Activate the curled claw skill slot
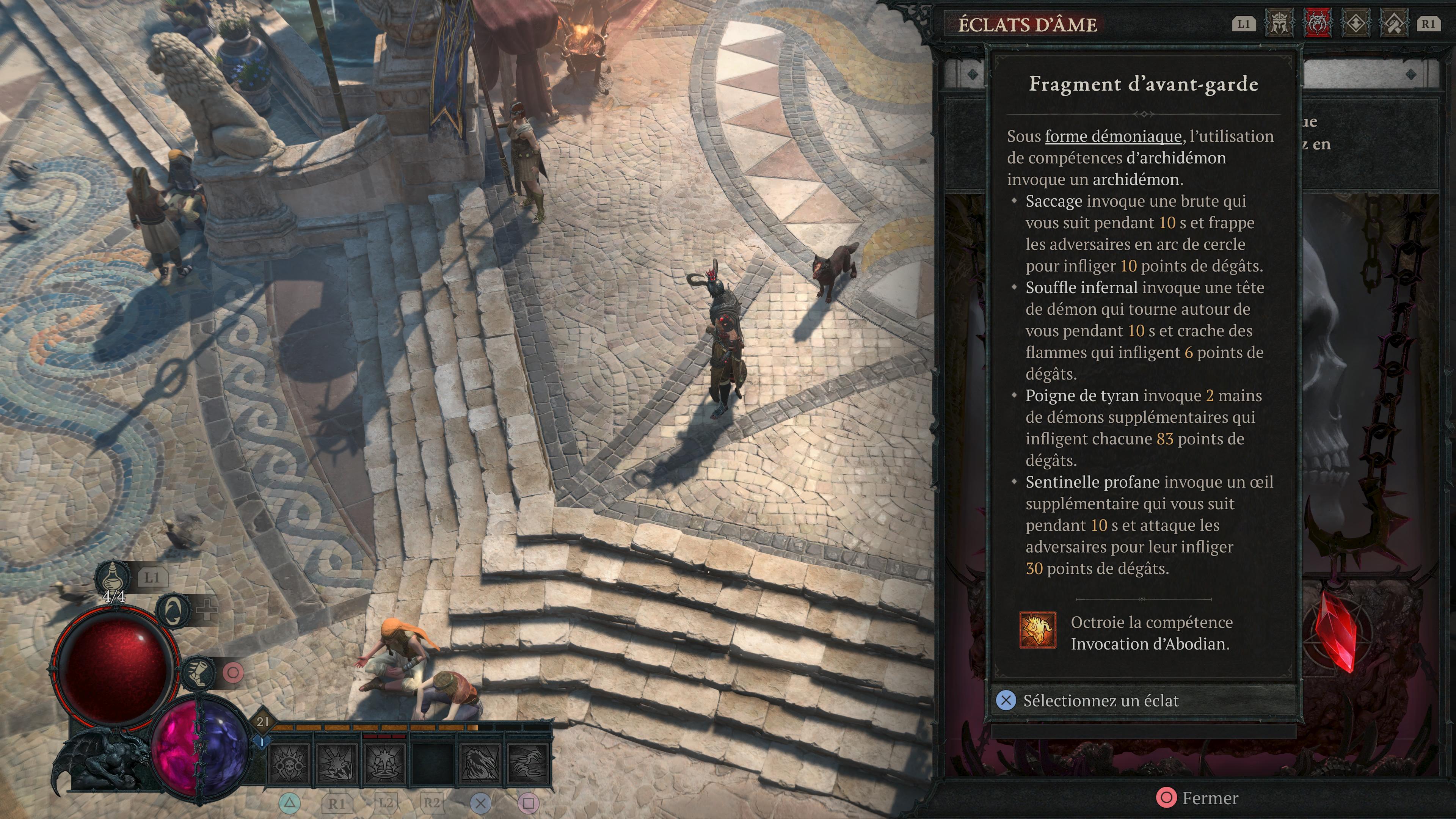Image resolution: width=1456 pixels, height=819 pixels. click(480, 764)
